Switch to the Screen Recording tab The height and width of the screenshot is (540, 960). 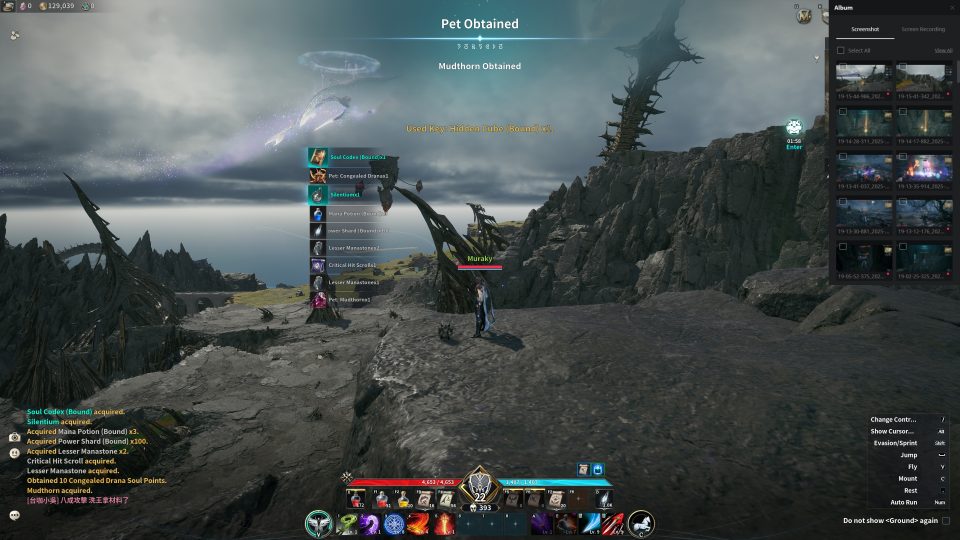coord(922,30)
